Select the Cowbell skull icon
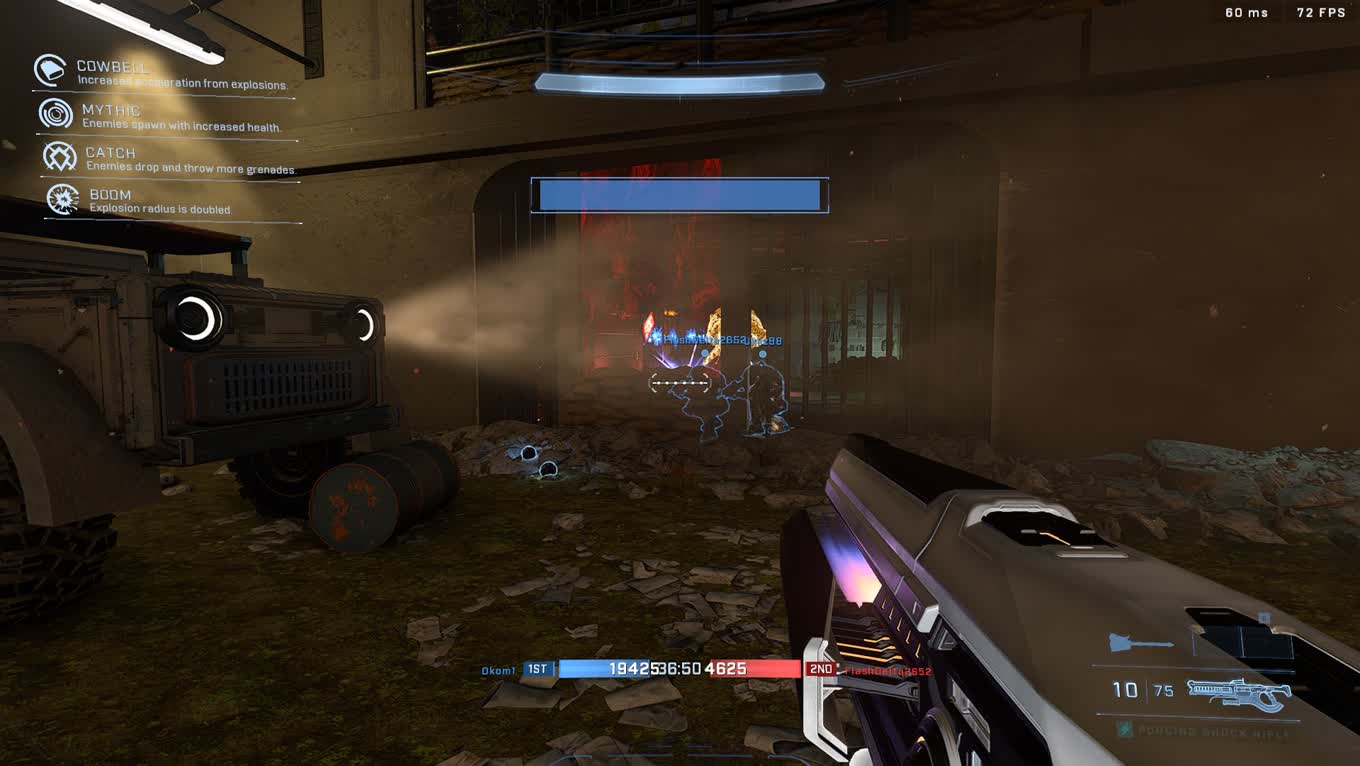 [49, 70]
